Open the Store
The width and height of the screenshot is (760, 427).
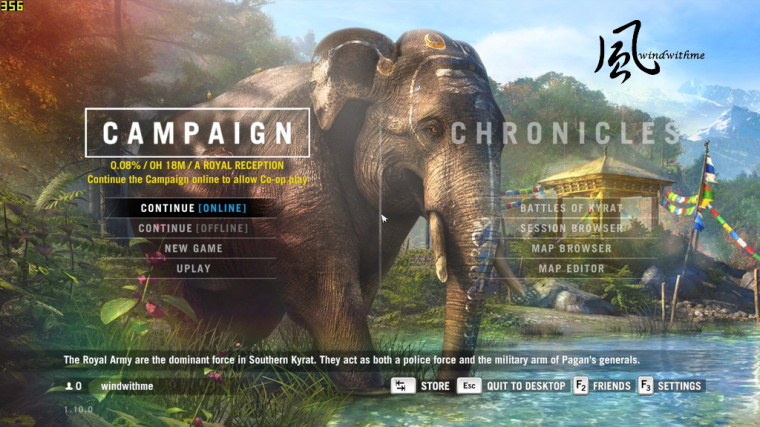click(422, 386)
